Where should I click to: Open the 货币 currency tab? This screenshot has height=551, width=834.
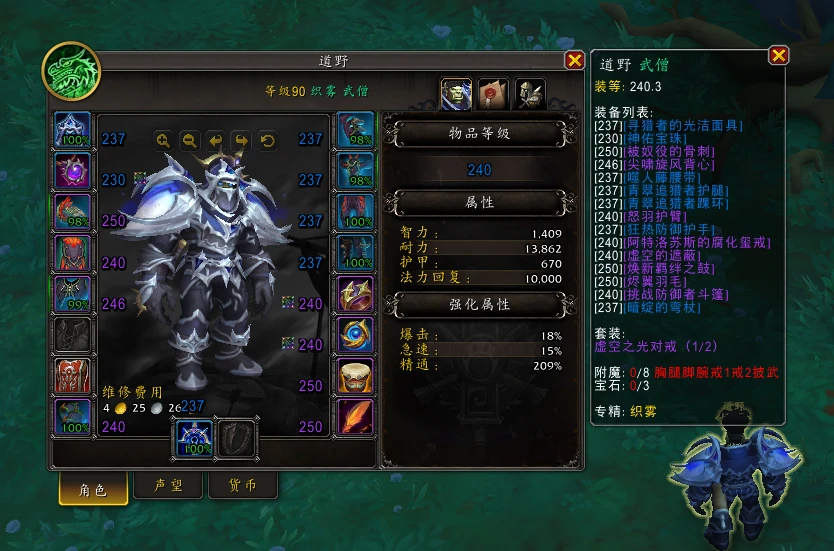[243, 486]
